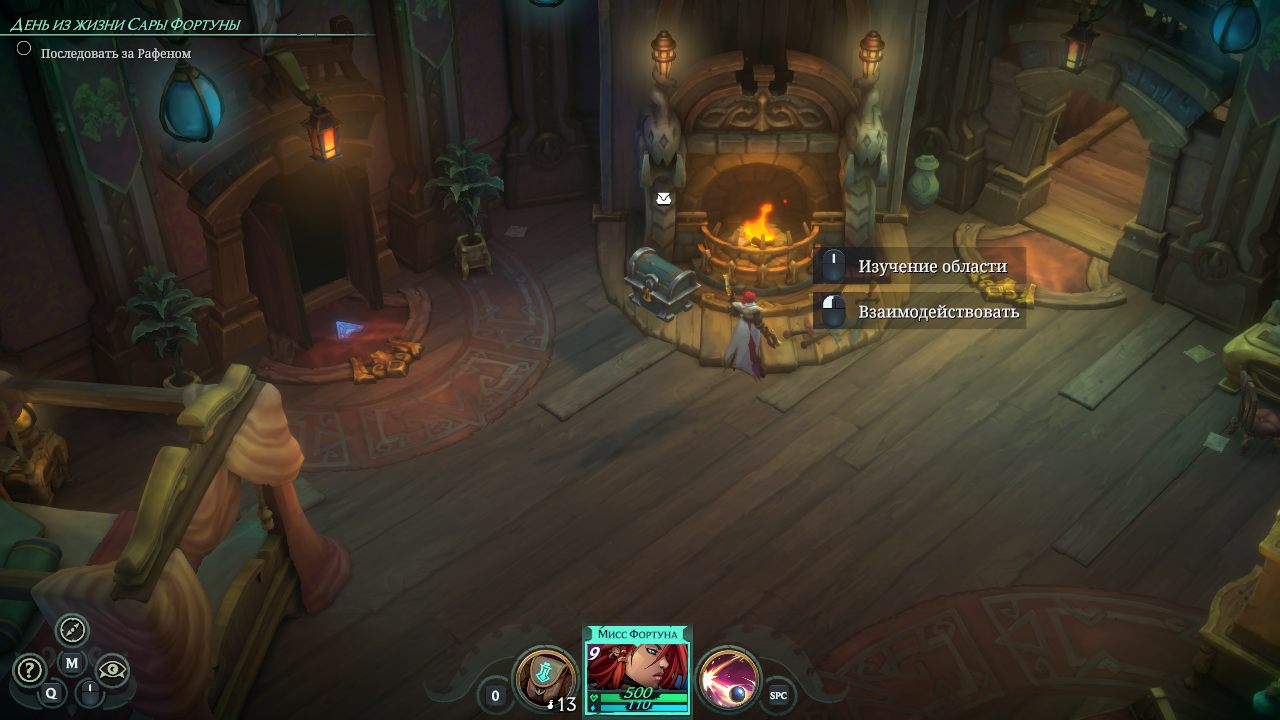
Task: Open the quest journal via Q icon
Action: (x=52, y=693)
